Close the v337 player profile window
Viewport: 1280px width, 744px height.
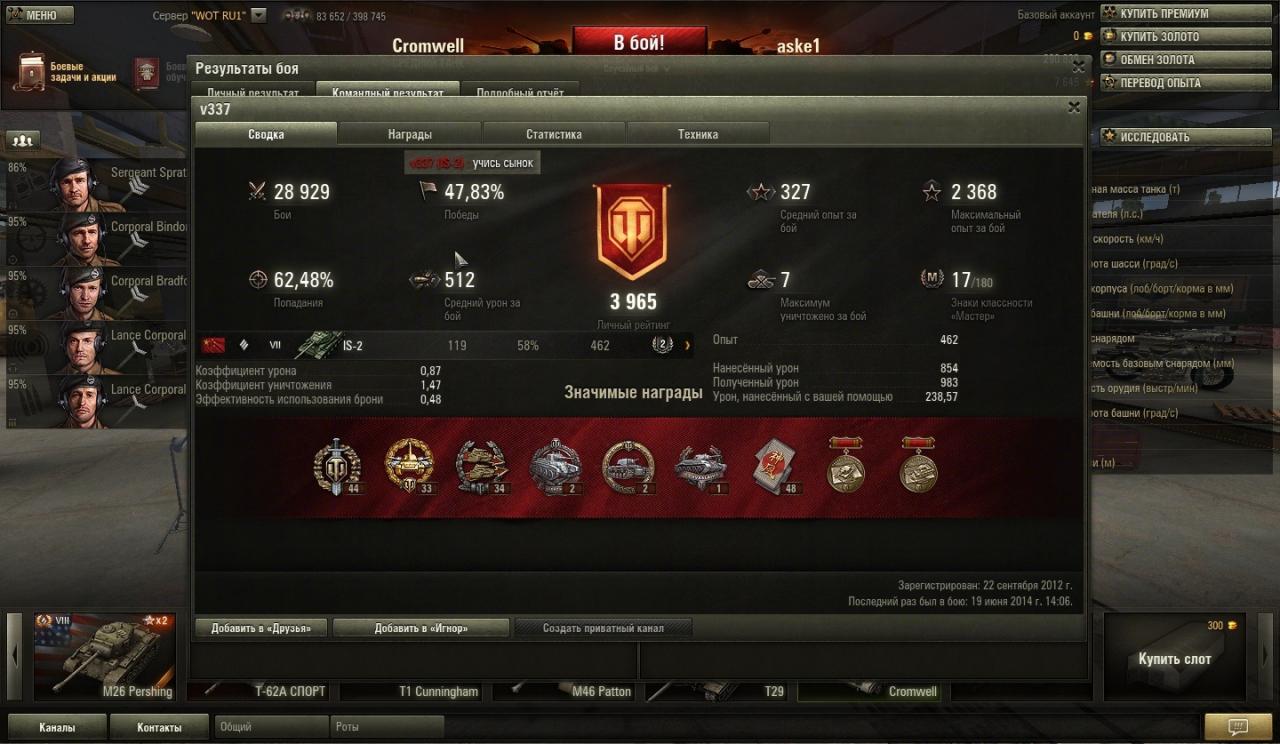[x=1074, y=108]
